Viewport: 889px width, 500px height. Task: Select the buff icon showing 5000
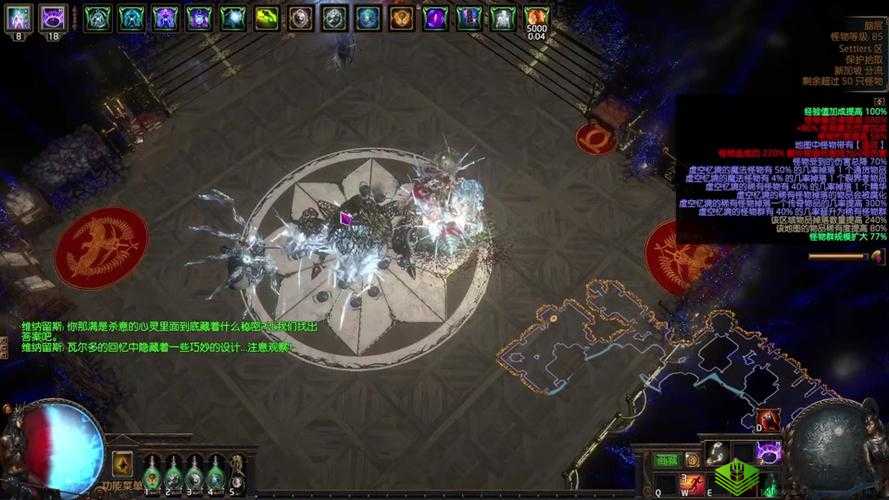point(537,18)
